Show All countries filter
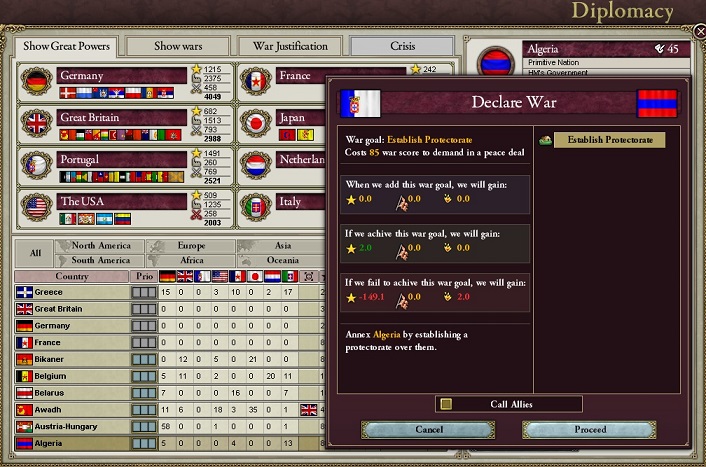Image resolution: width=706 pixels, height=467 pixels. (35, 253)
